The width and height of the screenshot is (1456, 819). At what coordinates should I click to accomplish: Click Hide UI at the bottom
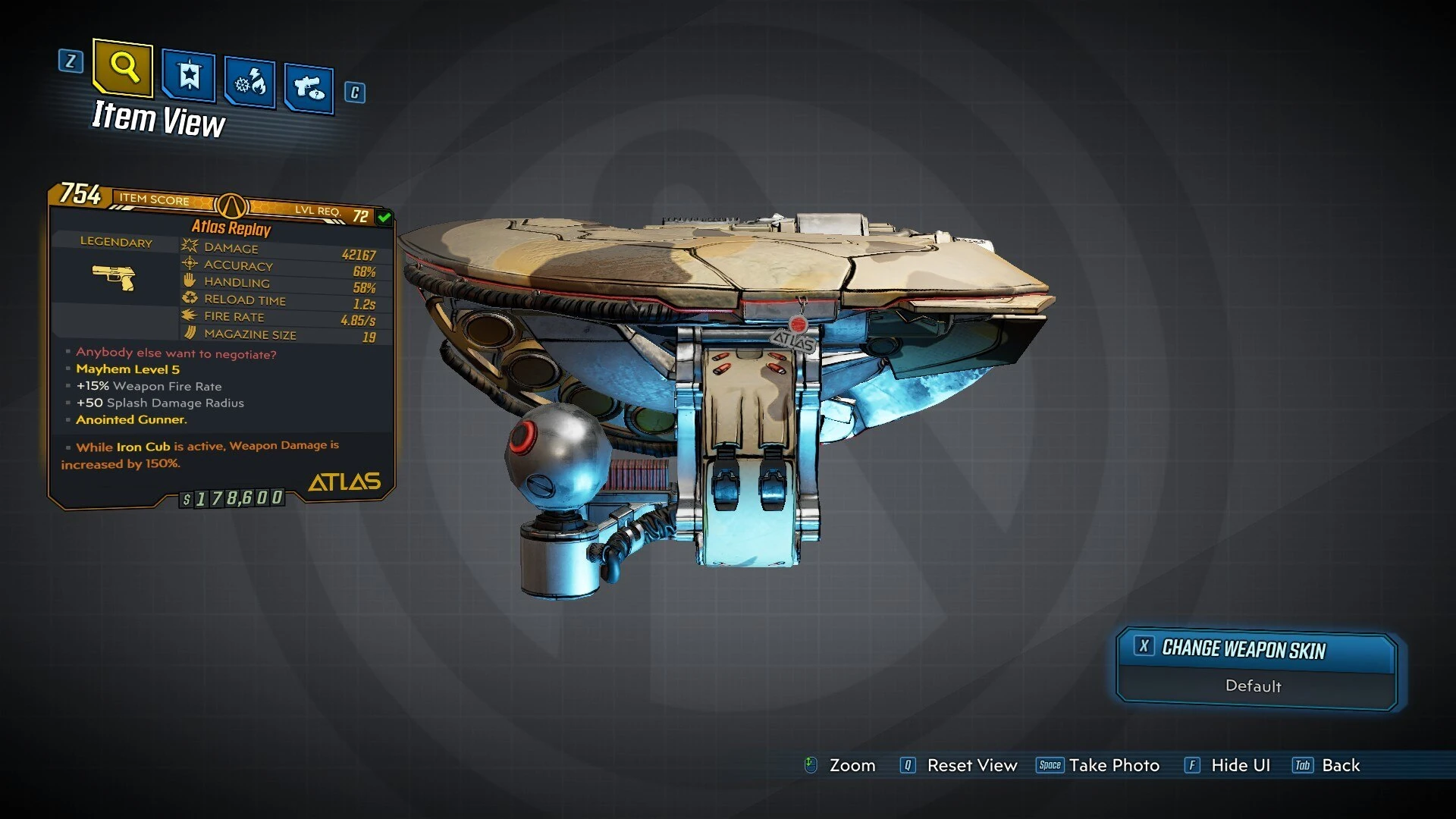click(x=1240, y=765)
